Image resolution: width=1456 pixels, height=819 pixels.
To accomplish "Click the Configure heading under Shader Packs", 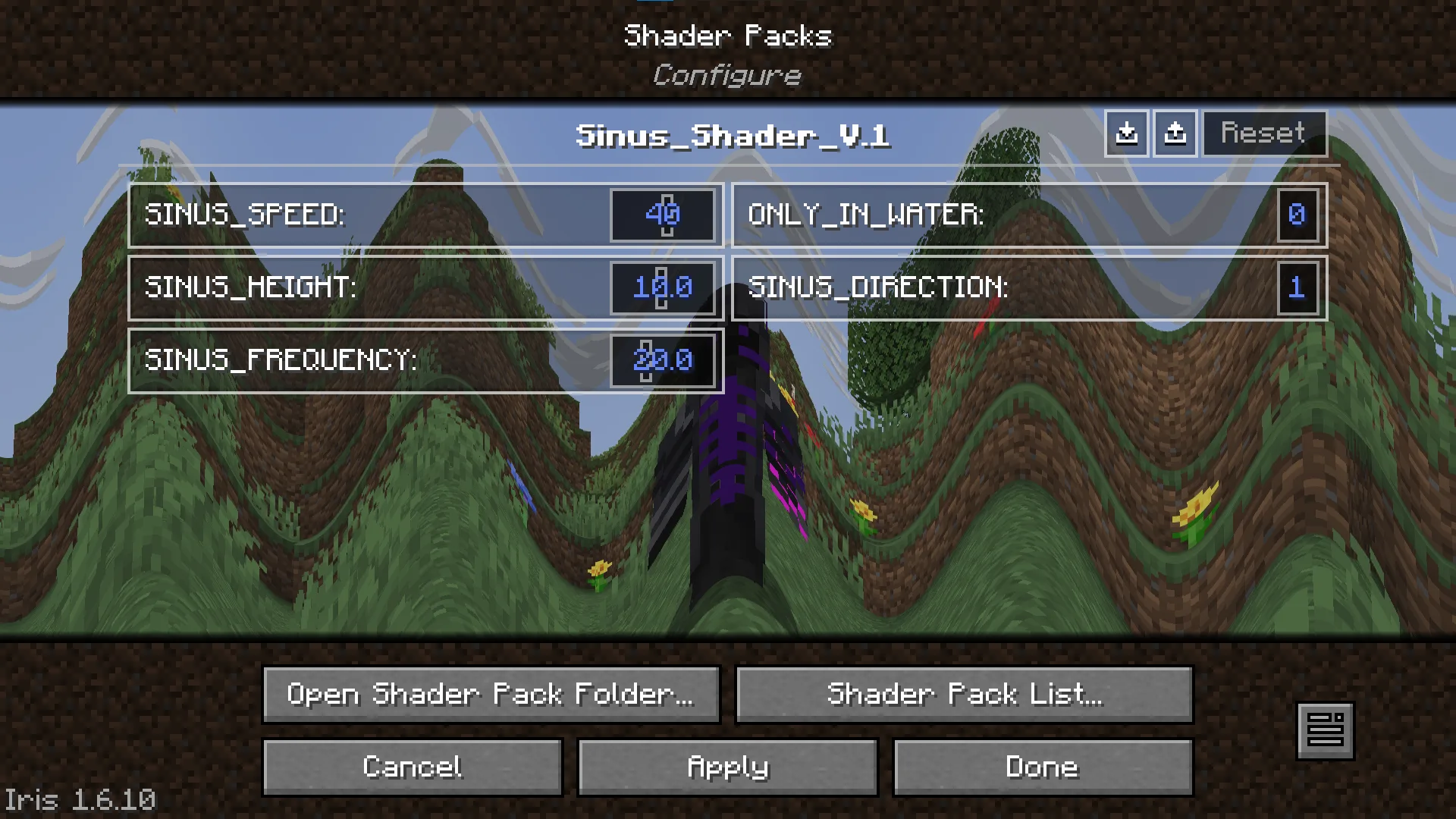I will pos(726,74).
